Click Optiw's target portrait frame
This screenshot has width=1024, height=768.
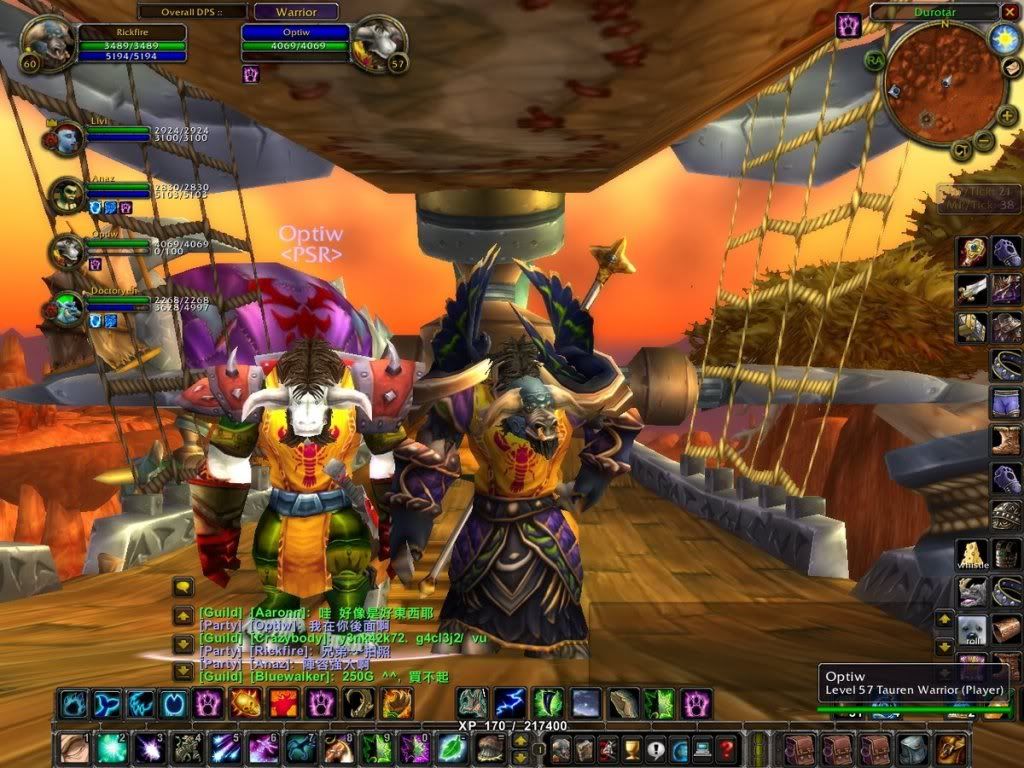[x=379, y=42]
